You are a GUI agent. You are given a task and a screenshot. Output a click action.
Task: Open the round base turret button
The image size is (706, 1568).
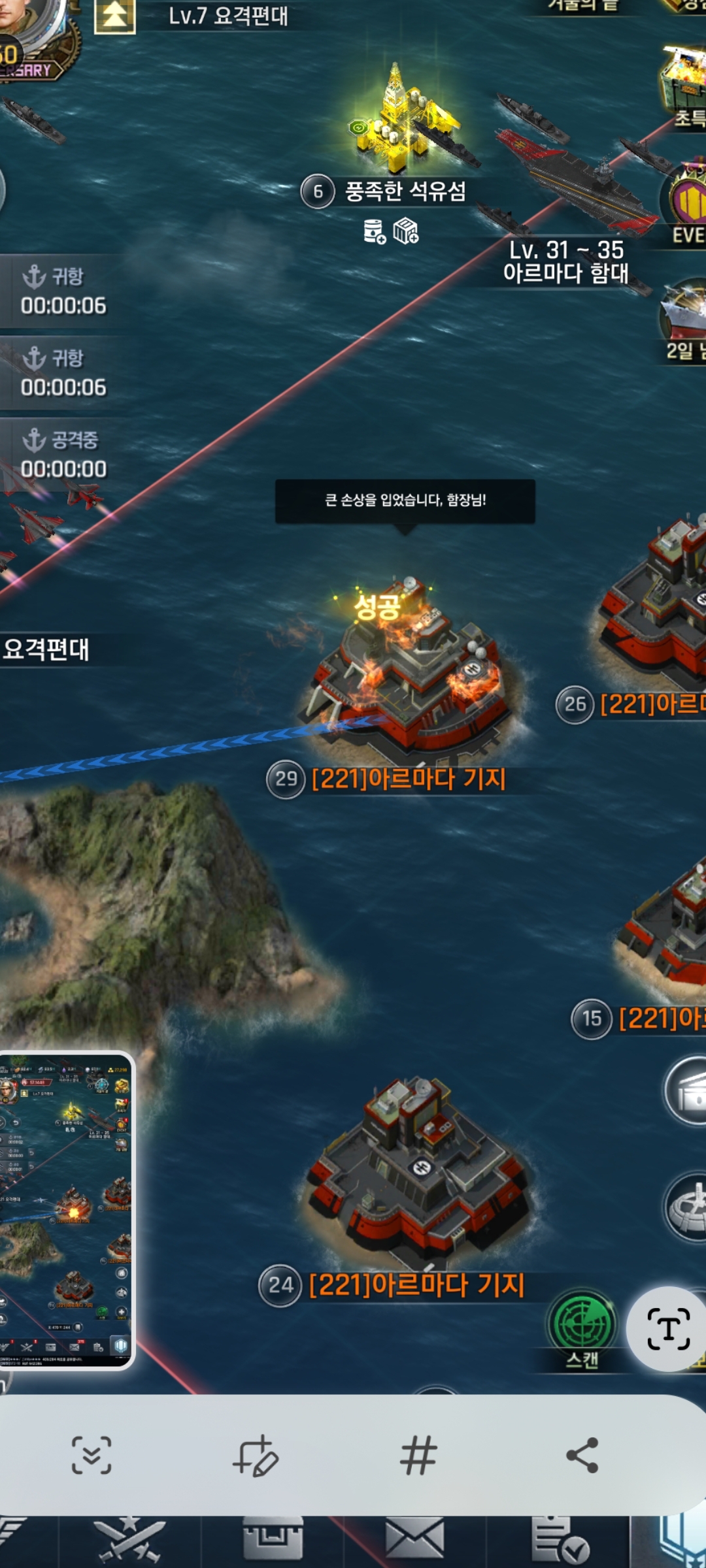point(686,1206)
